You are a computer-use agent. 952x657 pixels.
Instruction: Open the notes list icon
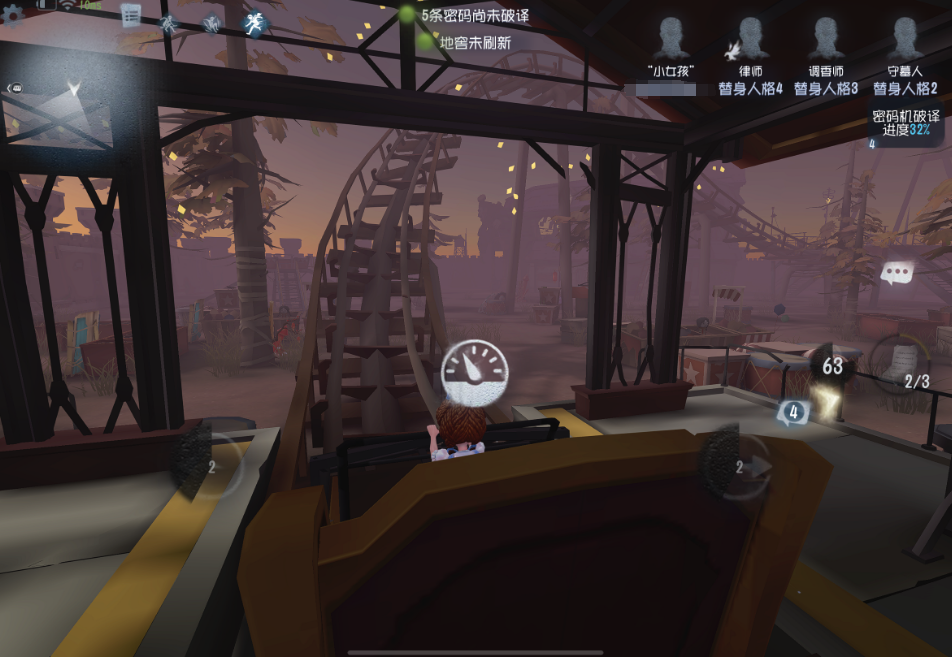tap(131, 15)
